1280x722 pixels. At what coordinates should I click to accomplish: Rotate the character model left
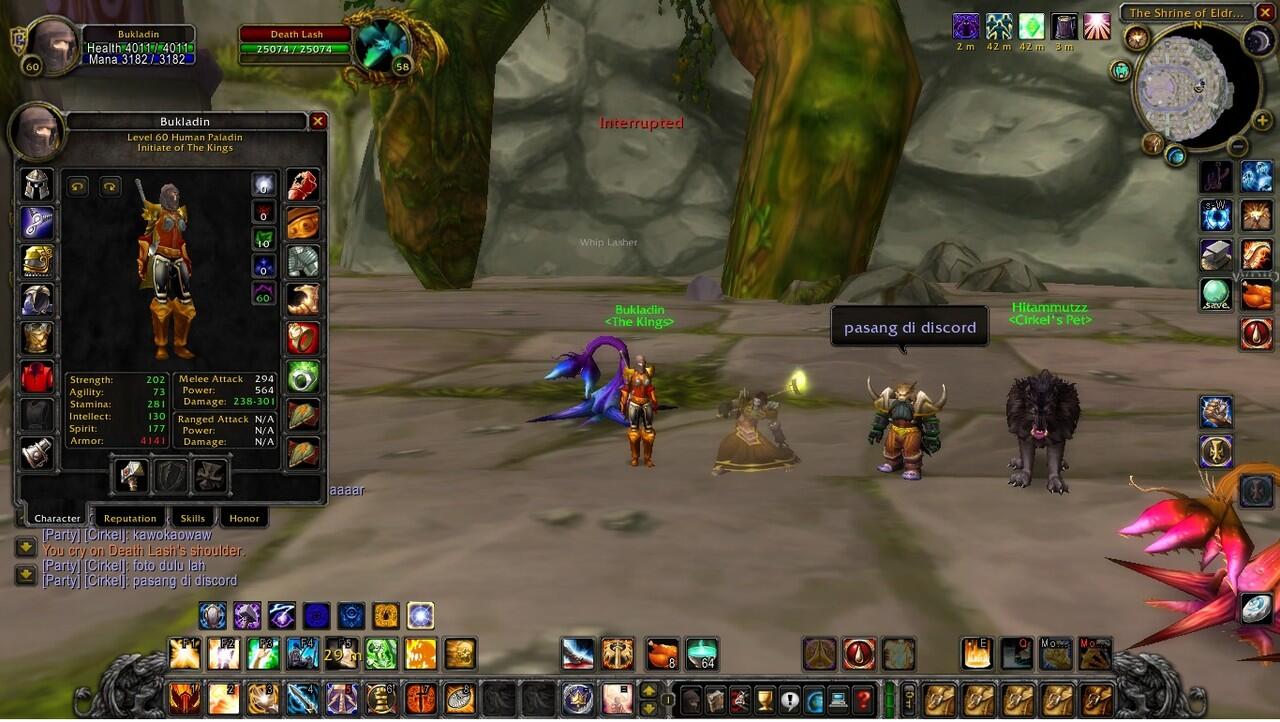(x=78, y=187)
